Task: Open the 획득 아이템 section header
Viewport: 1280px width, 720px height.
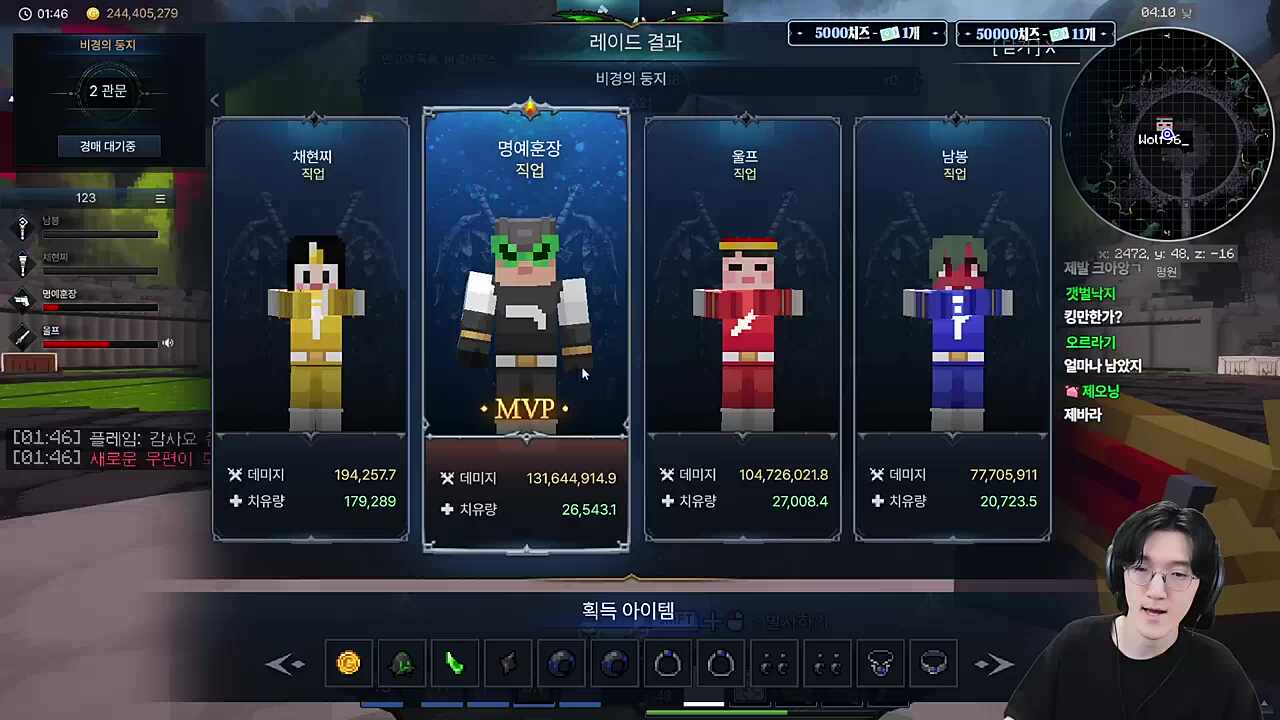Action: click(628, 610)
